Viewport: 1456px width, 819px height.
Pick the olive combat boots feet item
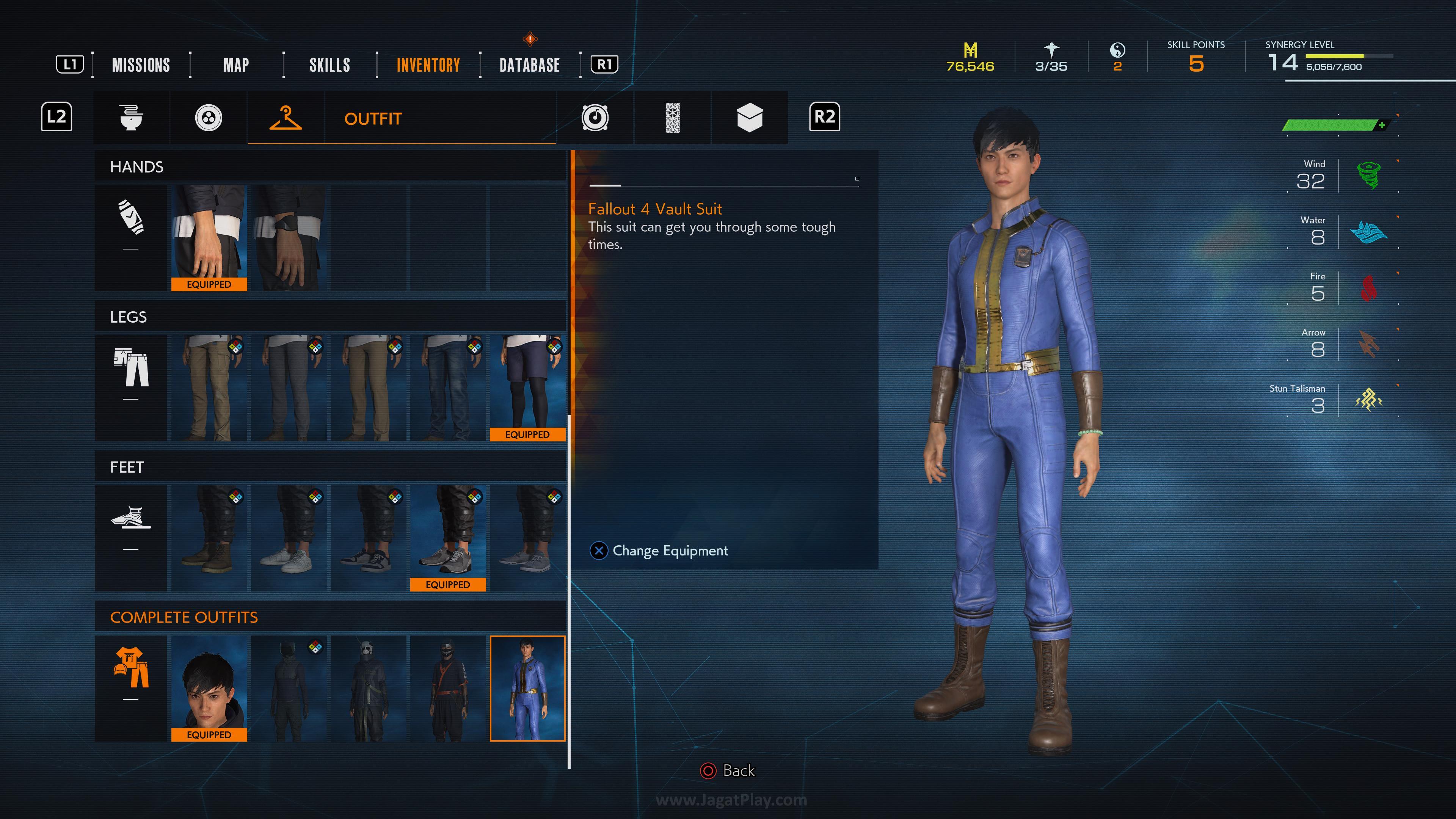(209, 538)
